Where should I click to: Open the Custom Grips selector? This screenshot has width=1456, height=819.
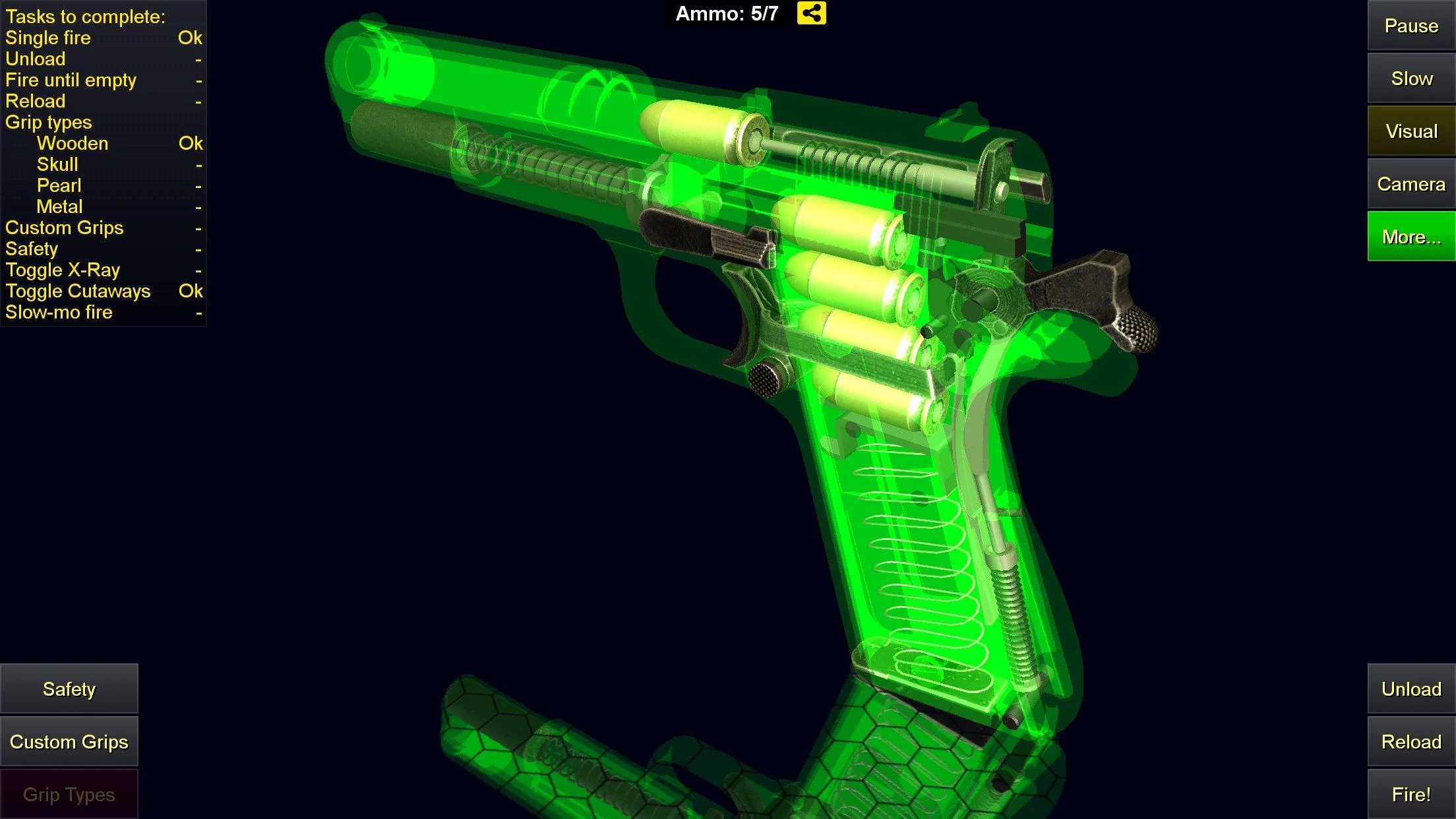[69, 741]
